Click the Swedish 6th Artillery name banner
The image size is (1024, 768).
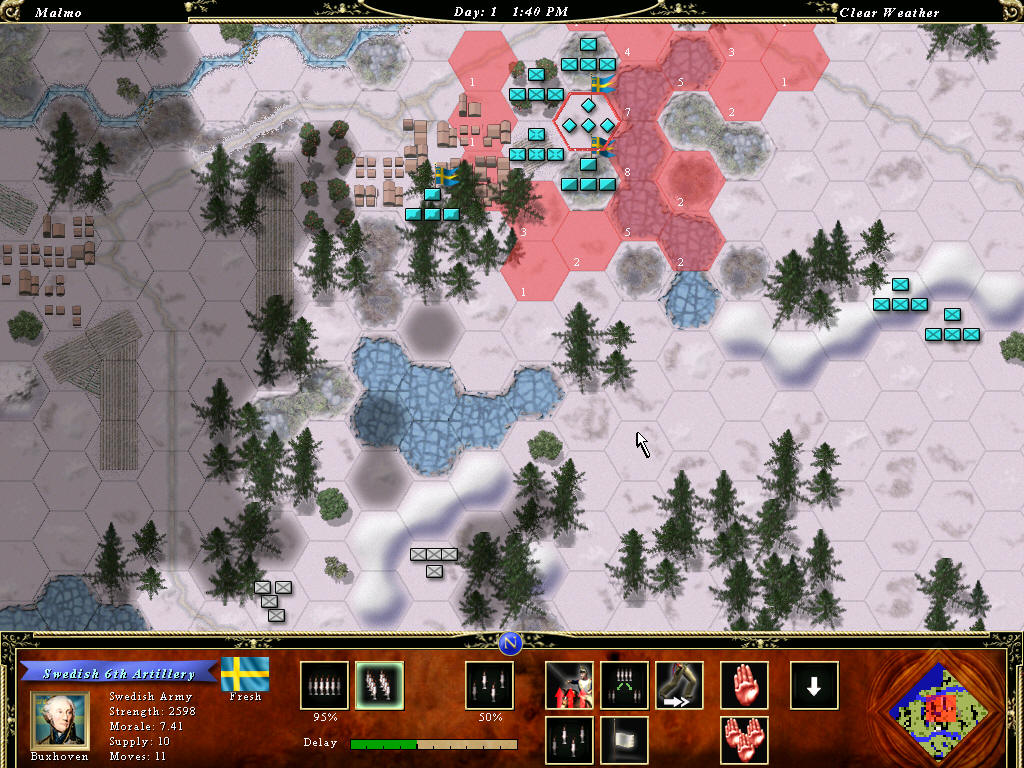(119, 674)
